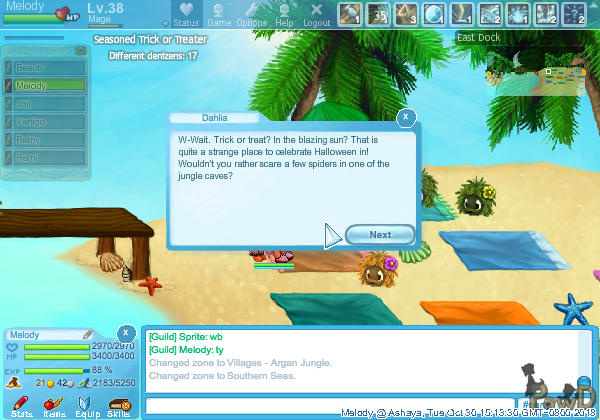The image size is (600, 420).
Task: Open the Options menu
Action: (251, 15)
